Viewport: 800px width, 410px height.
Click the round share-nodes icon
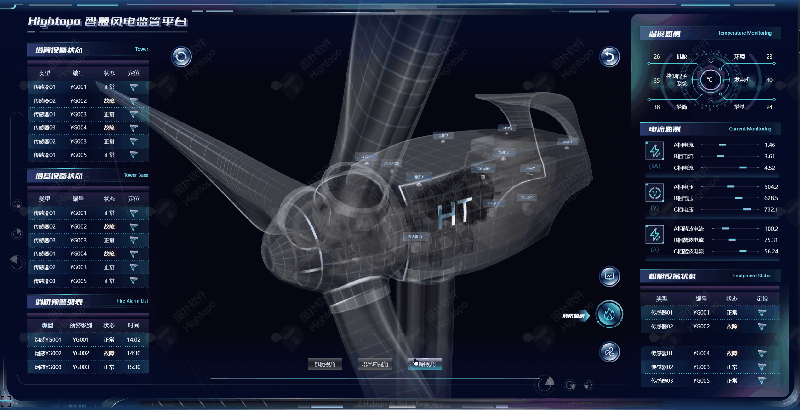click(x=609, y=351)
